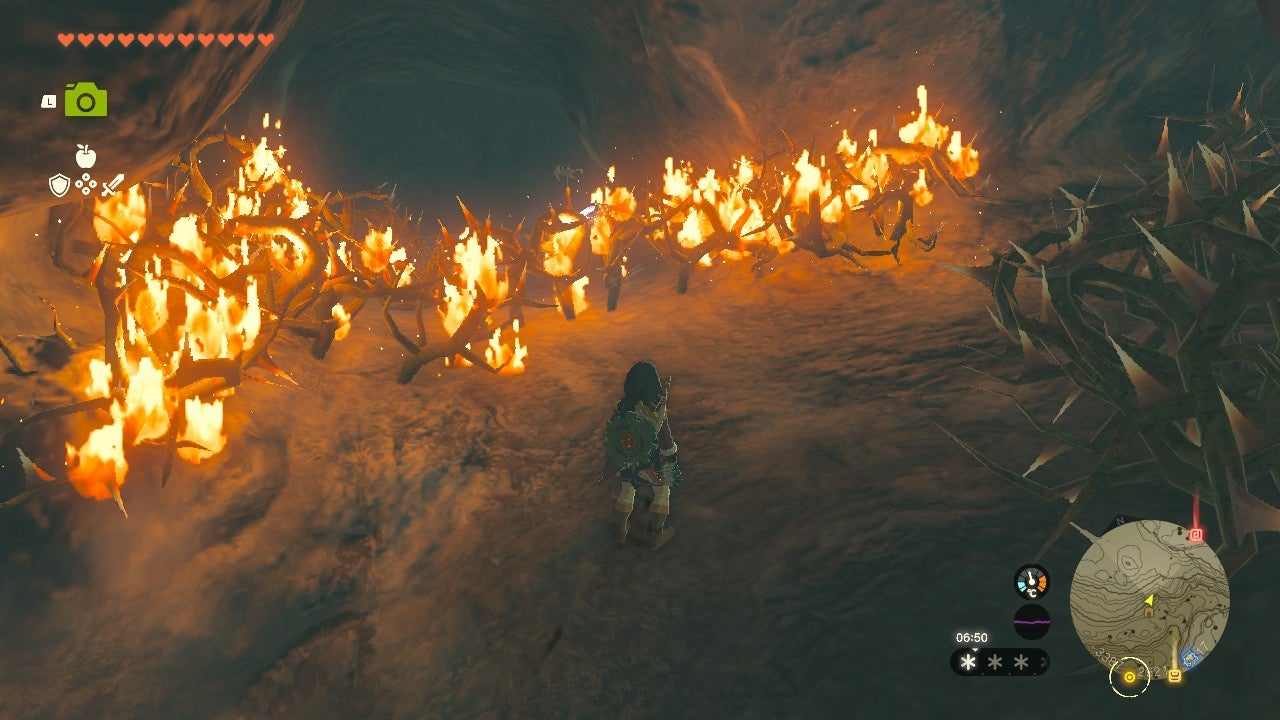
Task: Select the green camera icon
Action: pyautogui.click(x=85, y=100)
